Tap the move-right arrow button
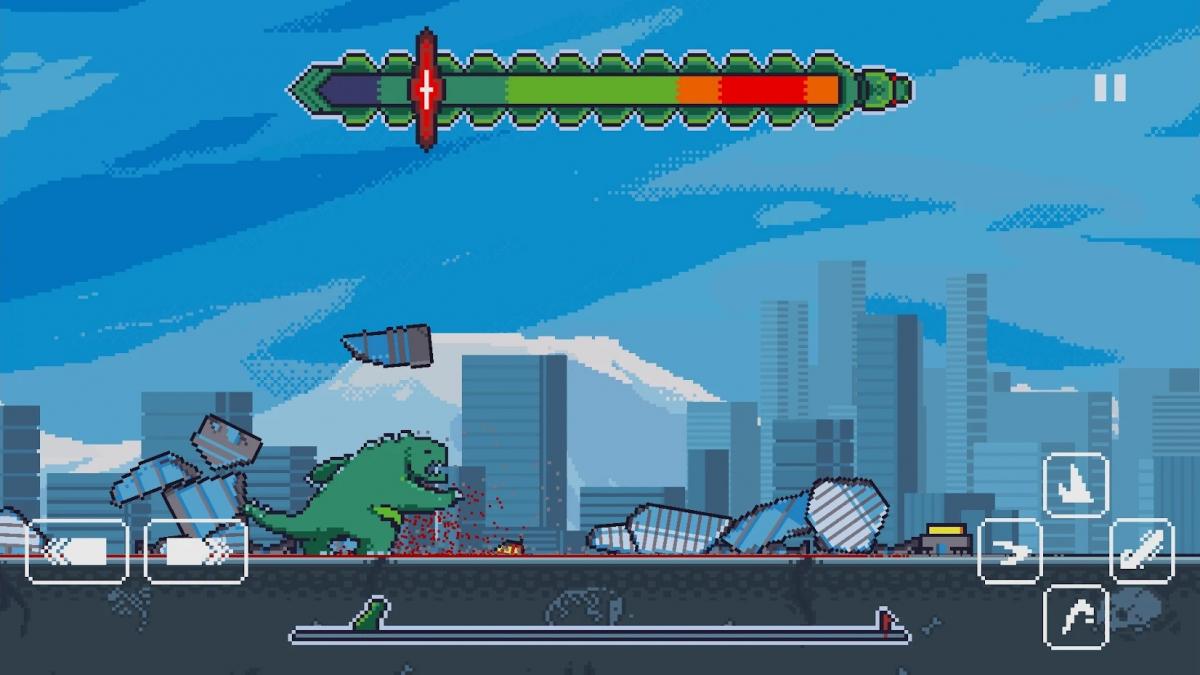1200x675 pixels. point(196,551)
